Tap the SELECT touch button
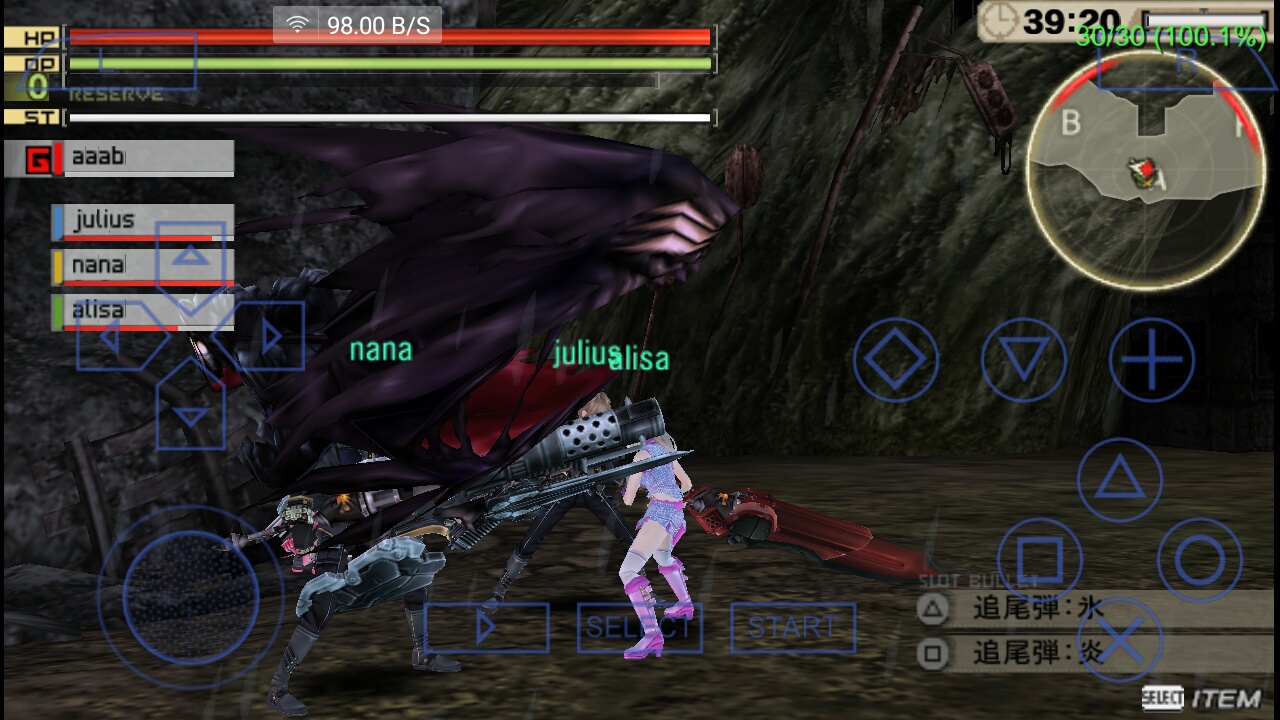 click(639, 627)
